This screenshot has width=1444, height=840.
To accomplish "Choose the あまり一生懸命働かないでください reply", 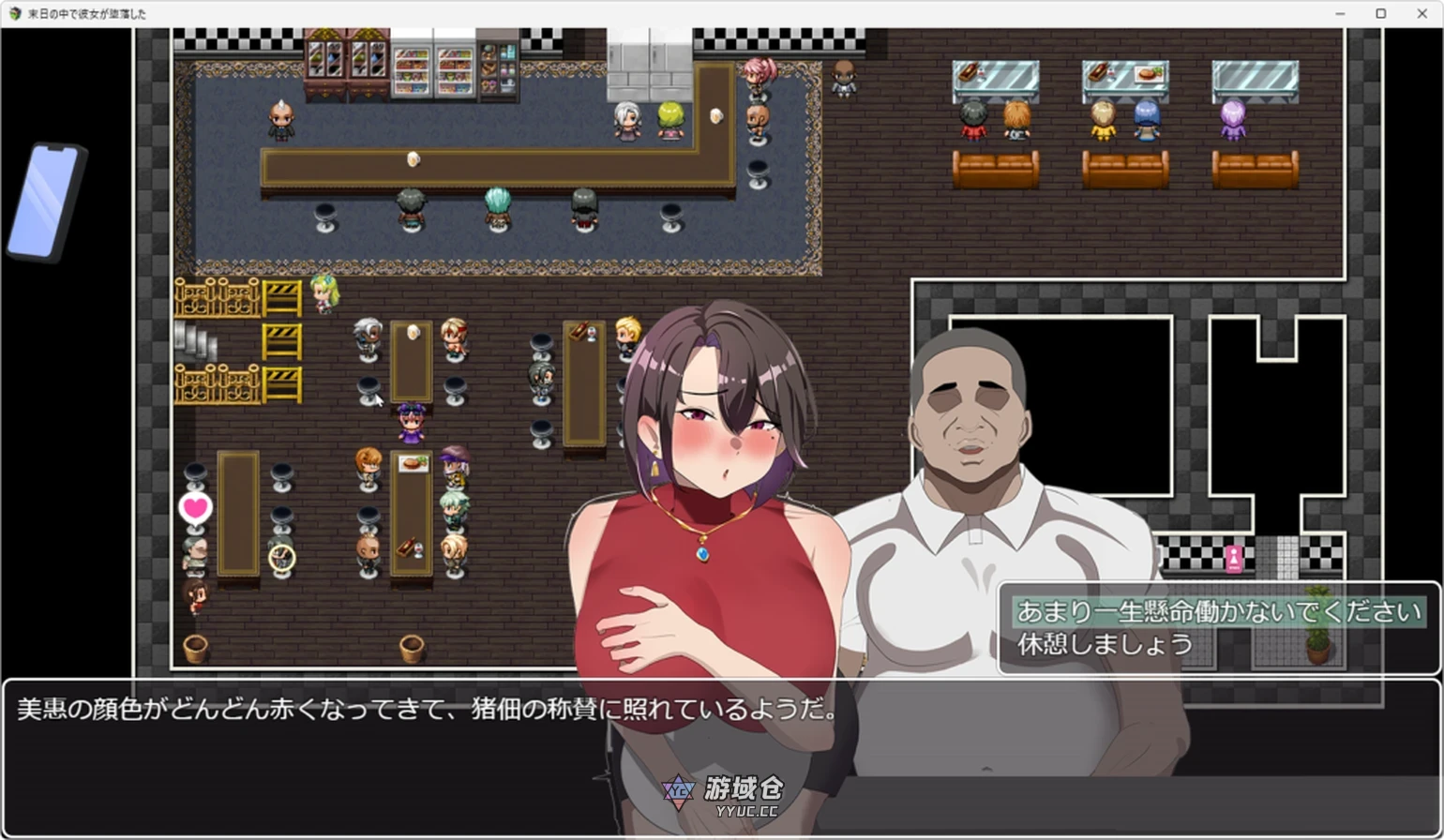I will (1218, 613).
